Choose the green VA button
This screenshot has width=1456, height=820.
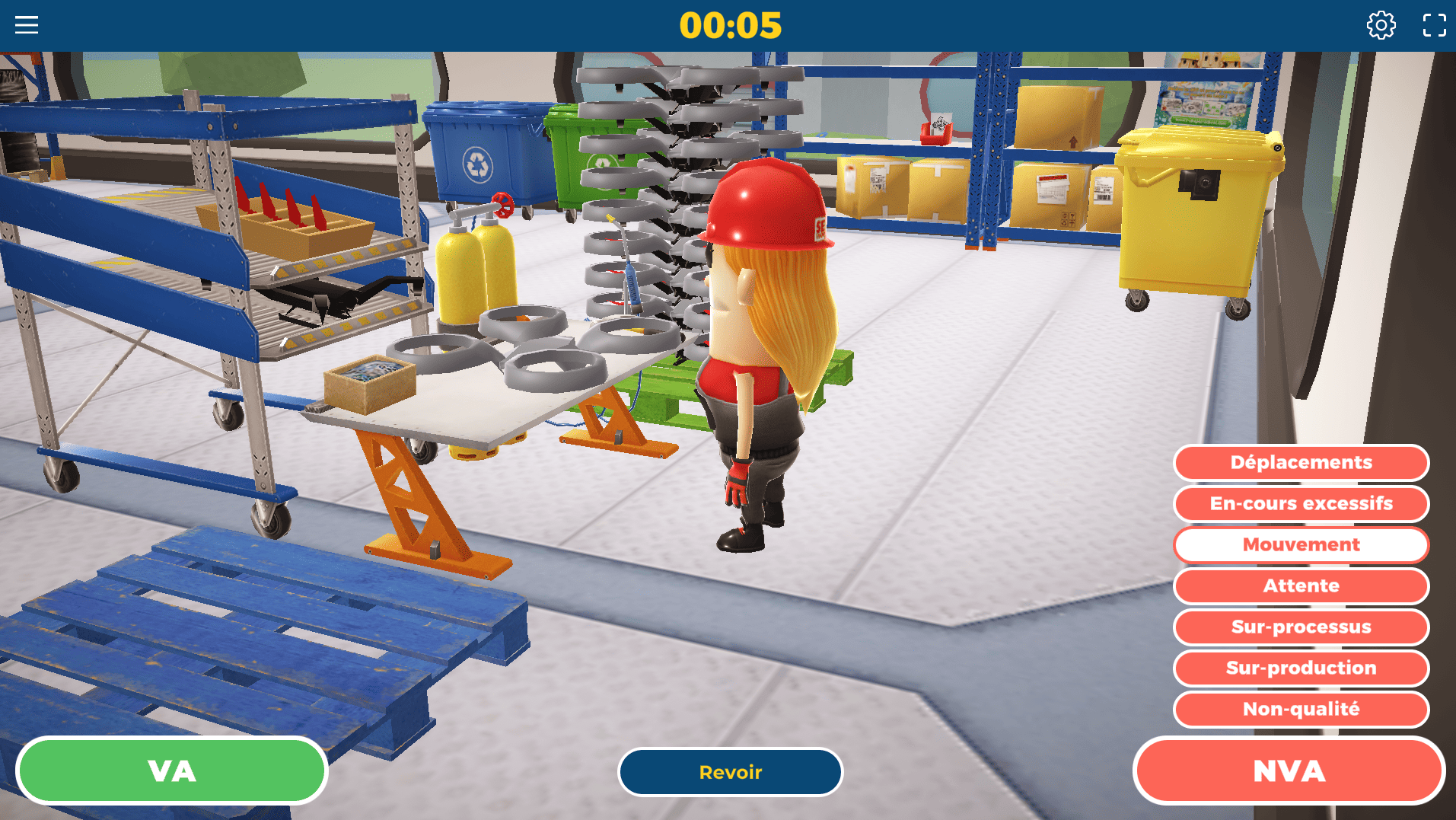[172, 771]
